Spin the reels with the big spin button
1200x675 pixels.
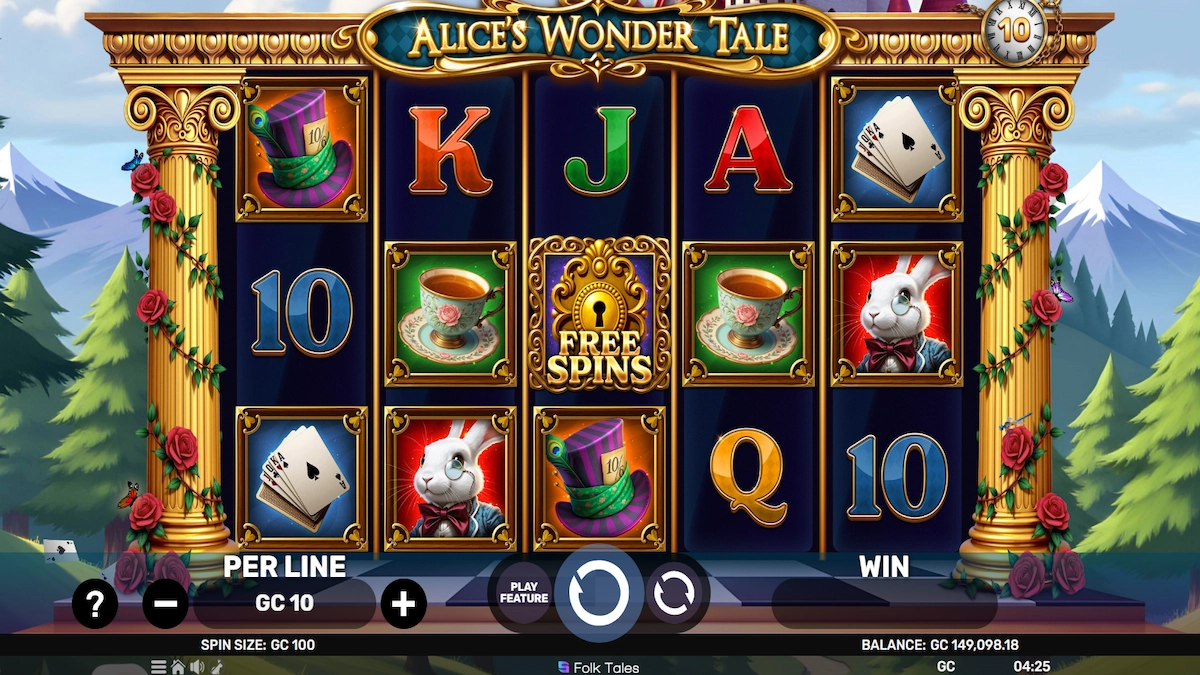coord(599,594)
